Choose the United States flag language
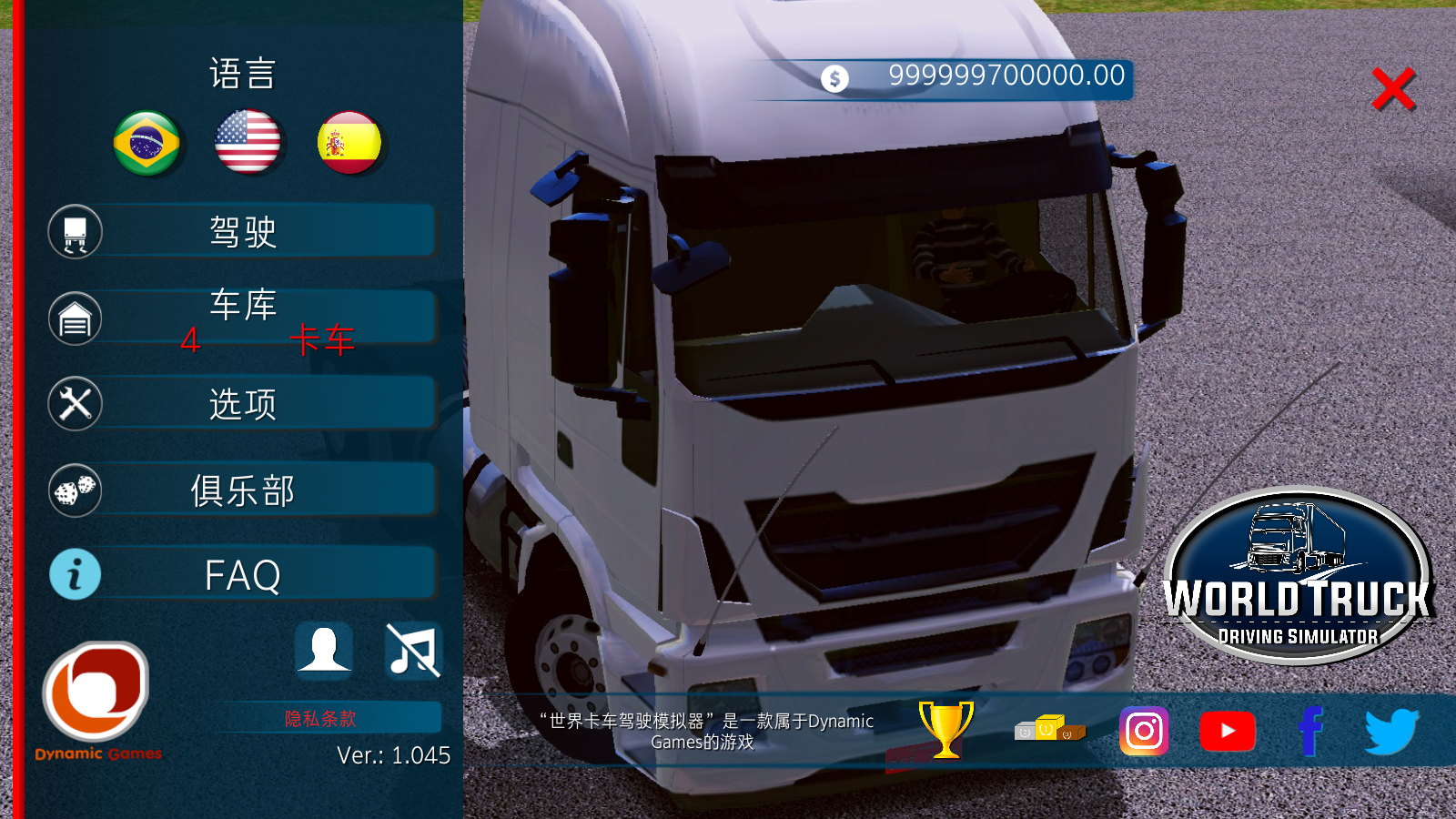 (x=248, y=142)
